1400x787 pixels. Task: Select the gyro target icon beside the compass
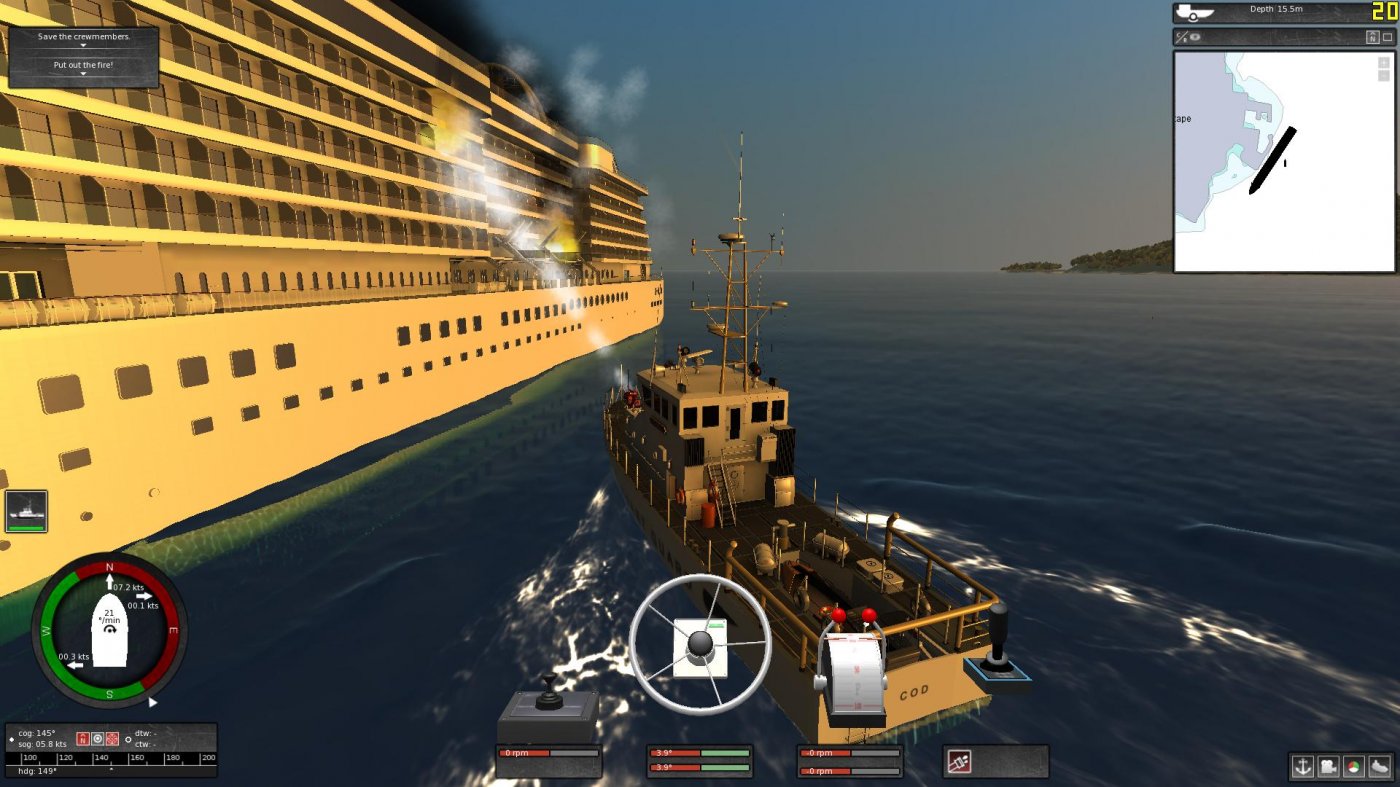pyautogui.click(x=97, y=737)
